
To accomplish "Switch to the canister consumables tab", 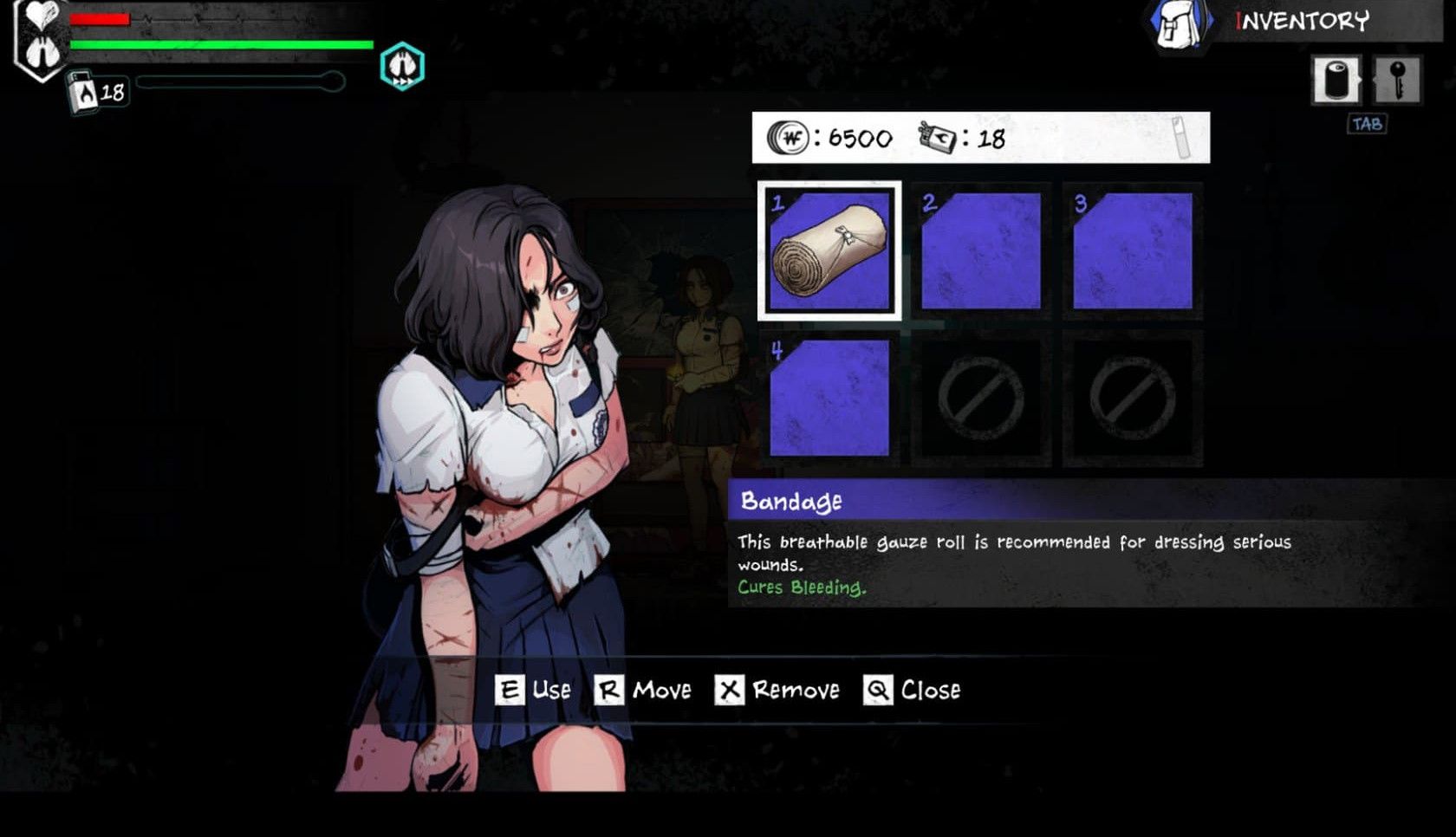I will click(x=1336, y=81).
